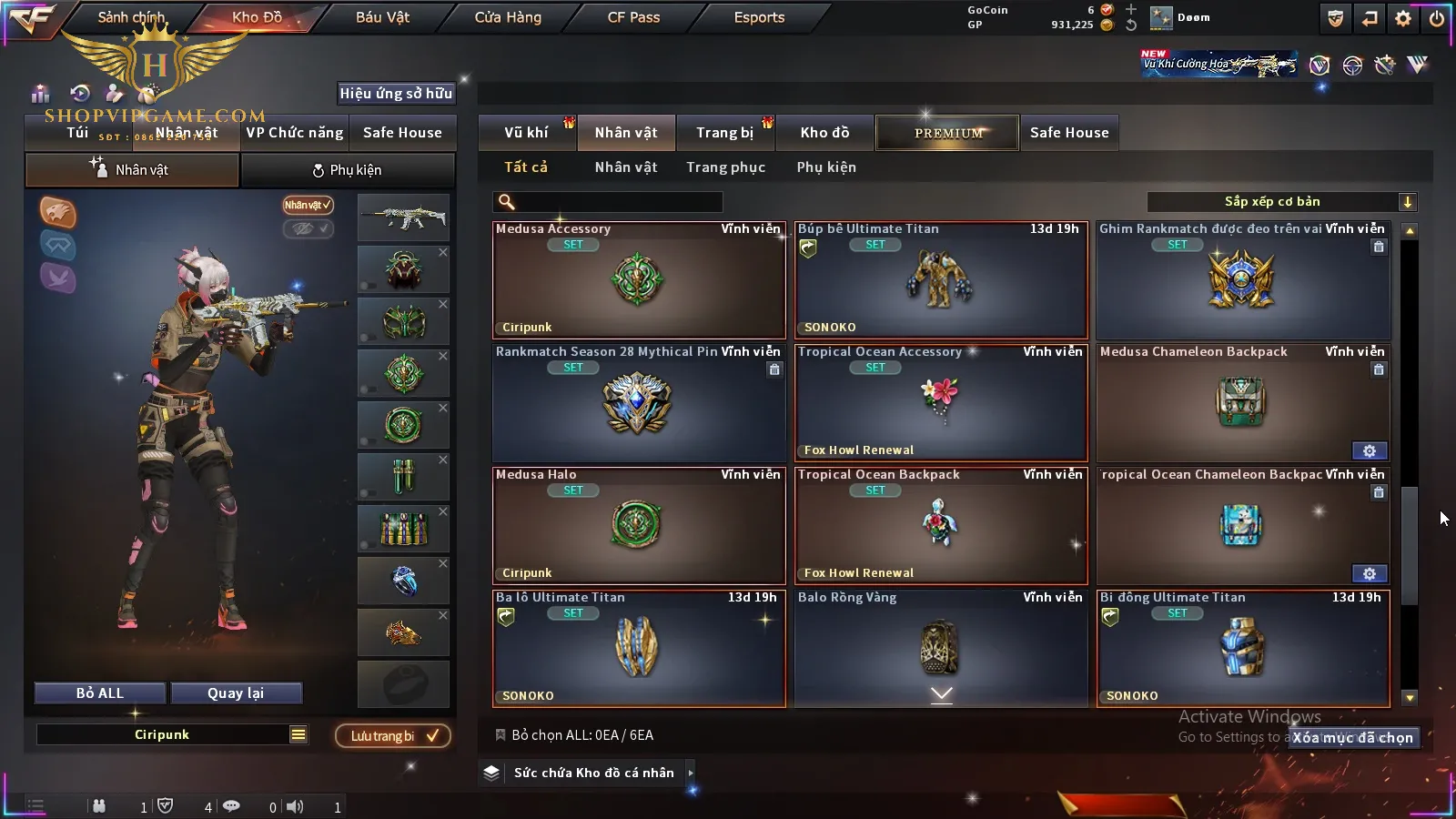Unequip everything with Bỏ ALL
1456x819 pixels.
(x=100, y=693)
